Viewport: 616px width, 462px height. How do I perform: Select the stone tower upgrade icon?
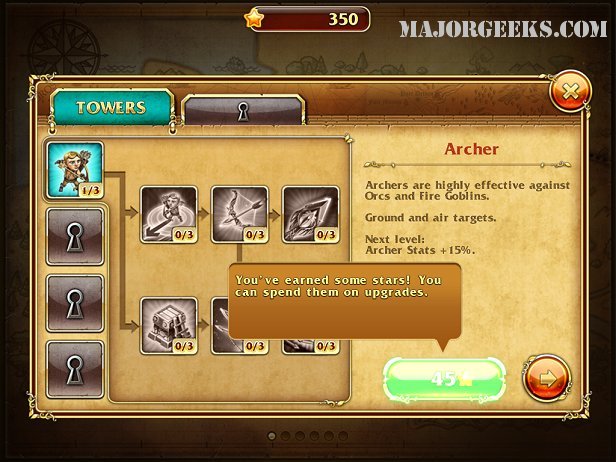[169, 324]
